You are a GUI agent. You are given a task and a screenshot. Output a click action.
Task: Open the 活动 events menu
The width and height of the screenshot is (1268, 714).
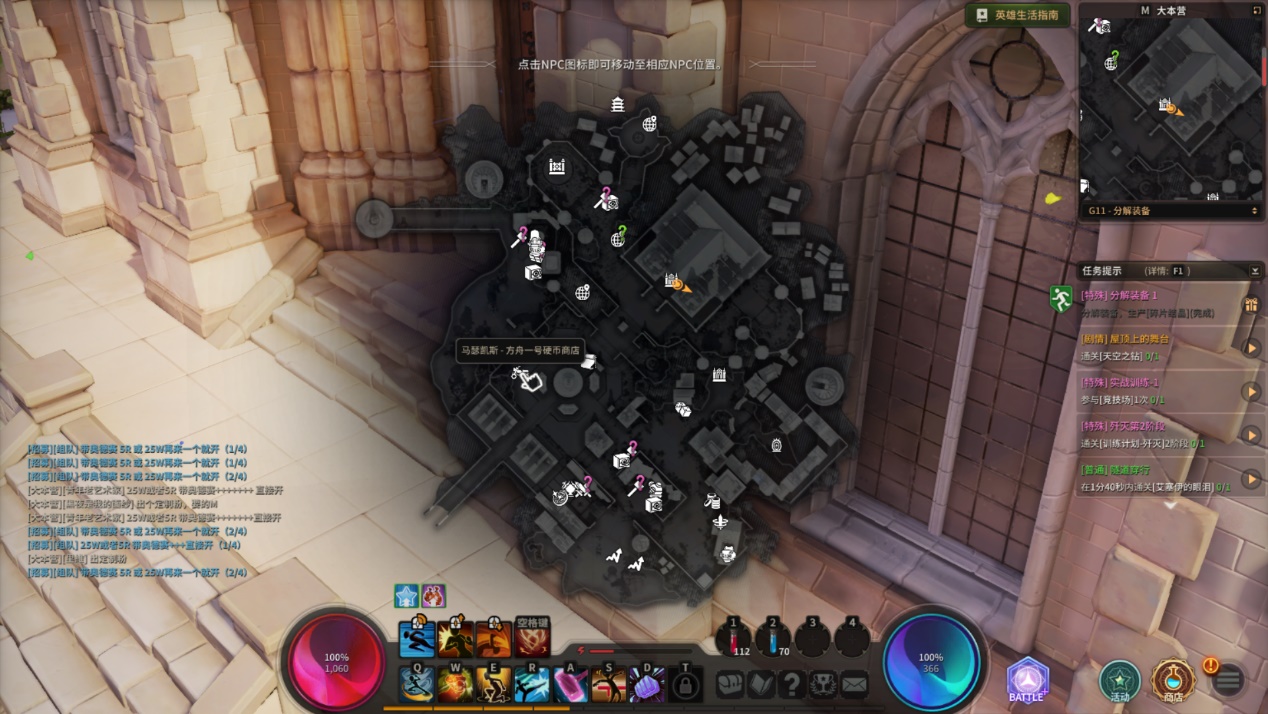[1119, 682]
